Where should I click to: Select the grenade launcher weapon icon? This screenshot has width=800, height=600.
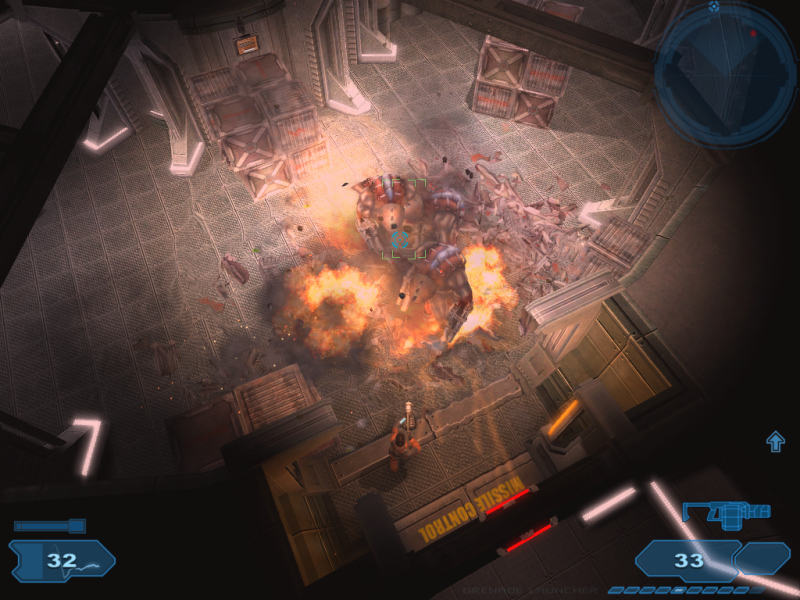pyautogui.click(x=726, y=513)
